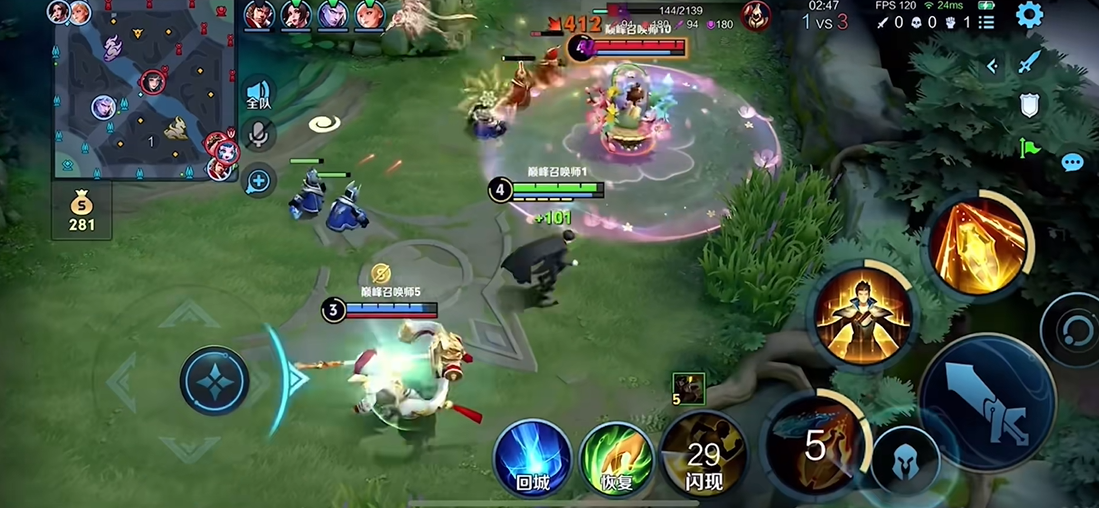
Task: Open the shop via the gold bag
Action: pyautogui.click(x=82, y=211)
